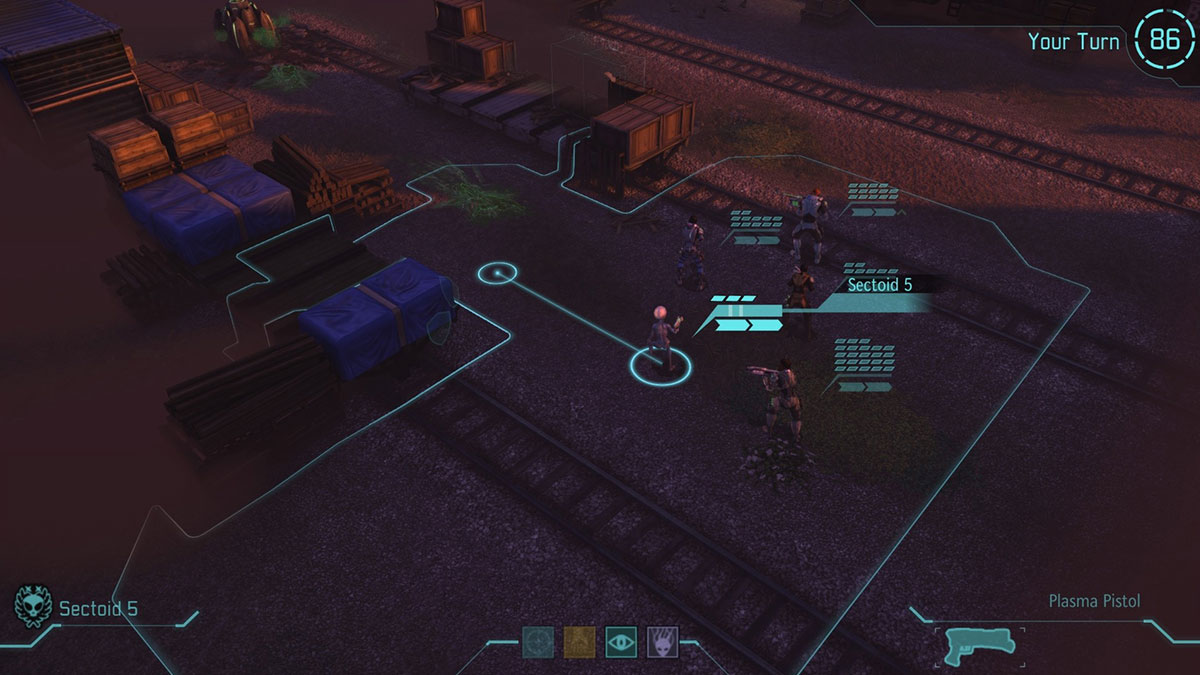
Task: Use the alien head Mind Merge ability
Action: (x=662, y=641)
